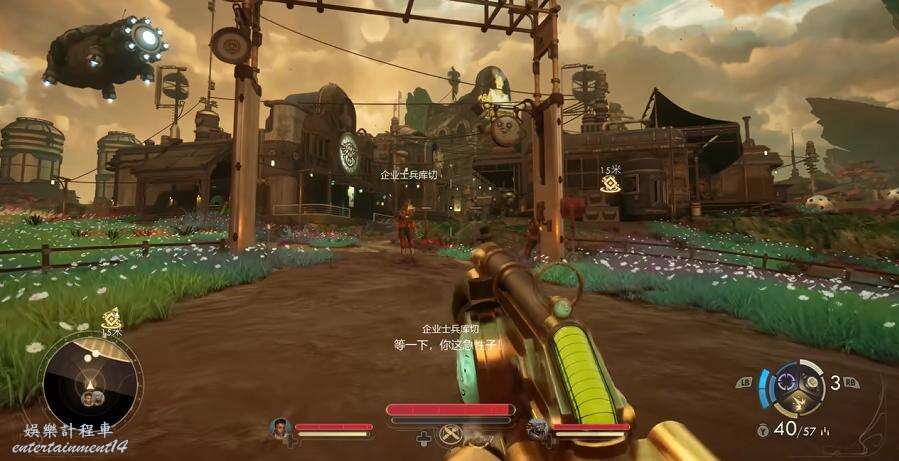Screen dimensions: 899x461
Task: Select the human companion portrait
Action: pyautogui.click(x=280, y=428)
